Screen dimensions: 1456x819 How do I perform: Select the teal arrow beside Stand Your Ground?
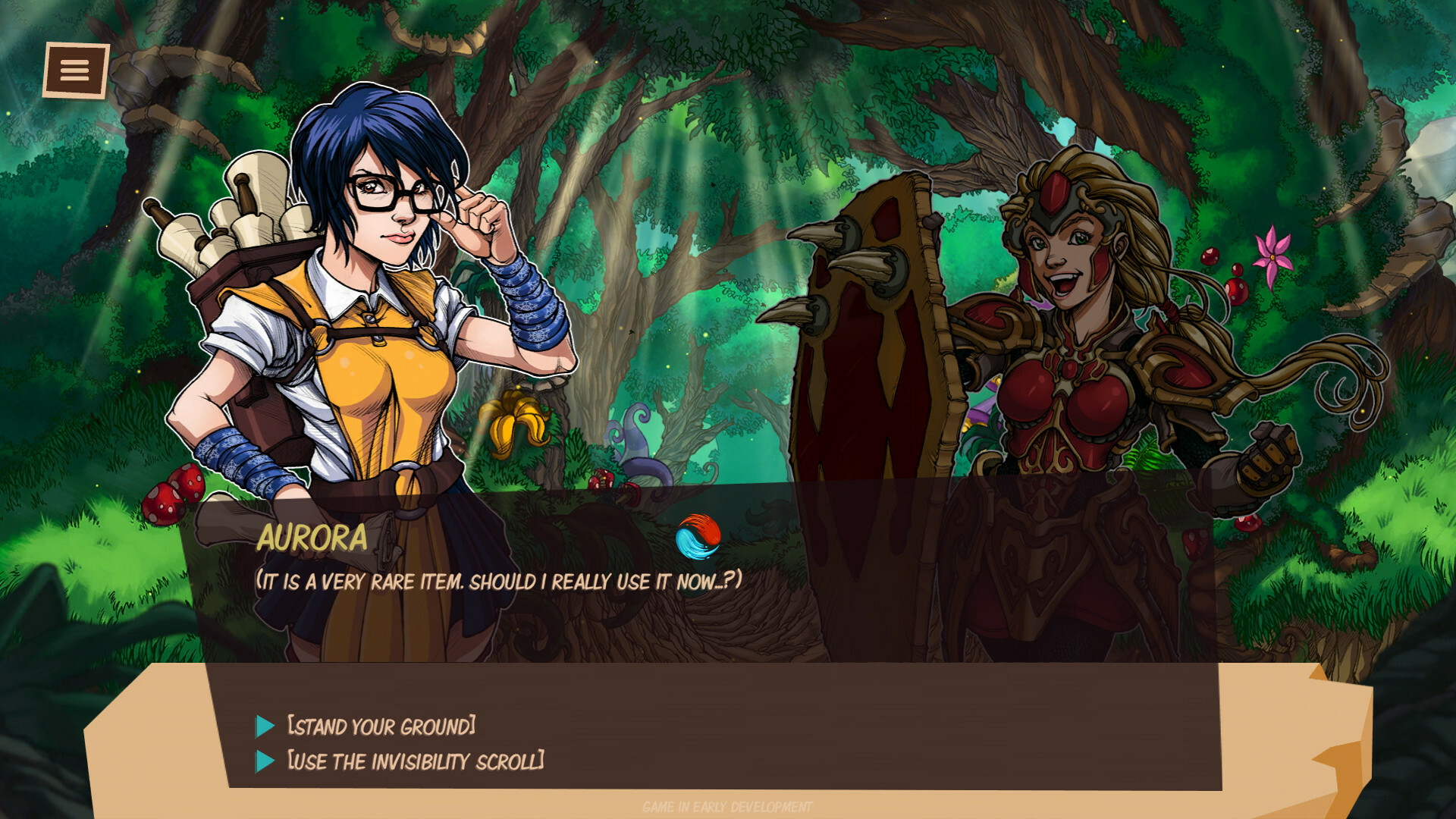pos(265,726)
